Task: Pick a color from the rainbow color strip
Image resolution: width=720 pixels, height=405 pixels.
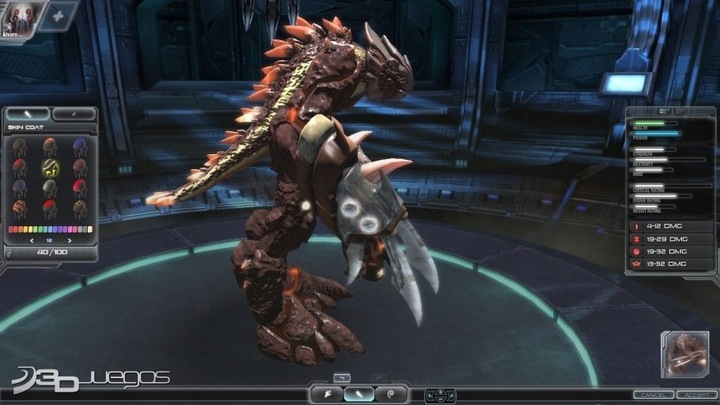Action: (49, 229)
